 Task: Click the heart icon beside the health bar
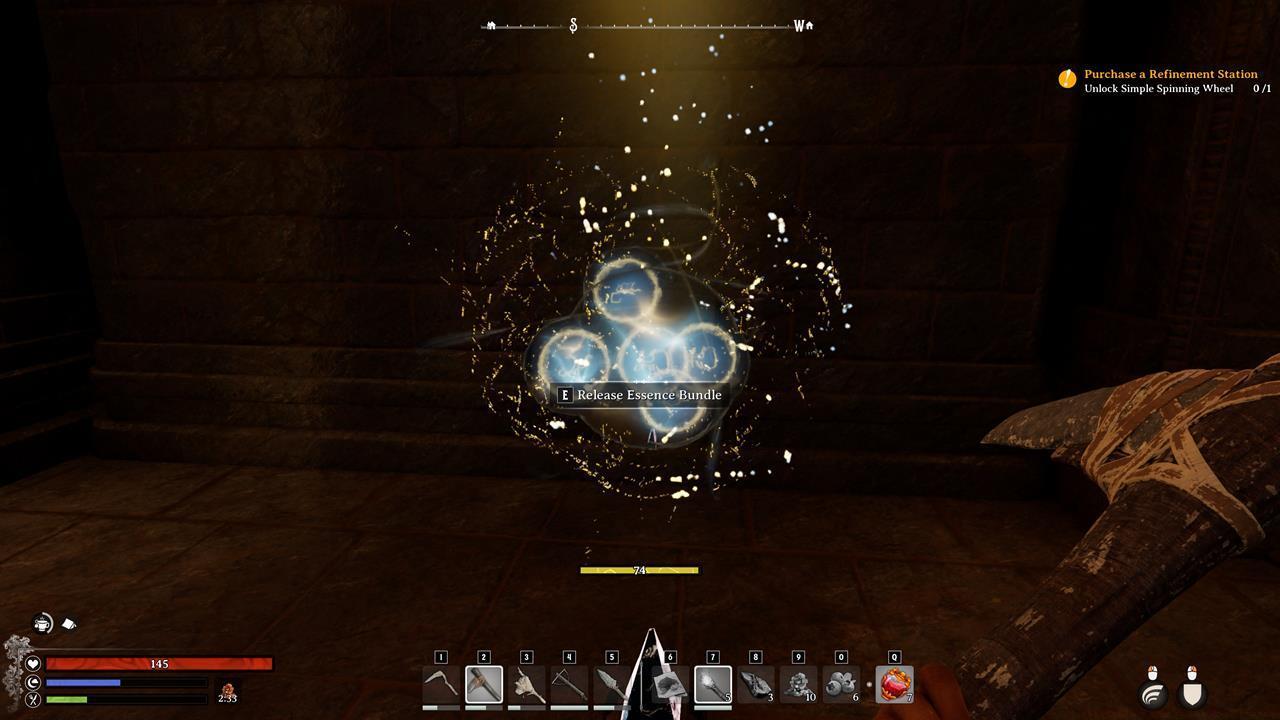pos(33,663)
